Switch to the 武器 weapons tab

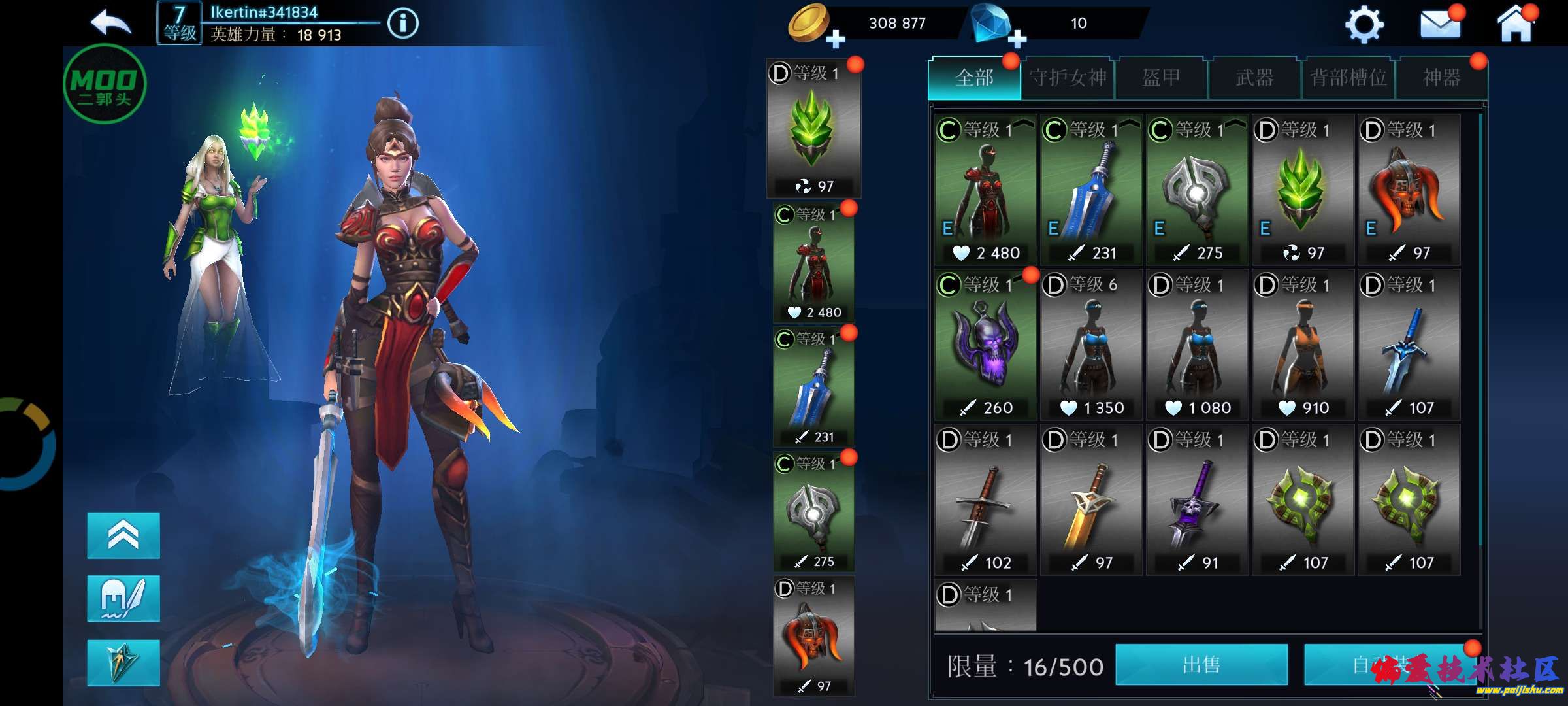(x=1254, y=78)
